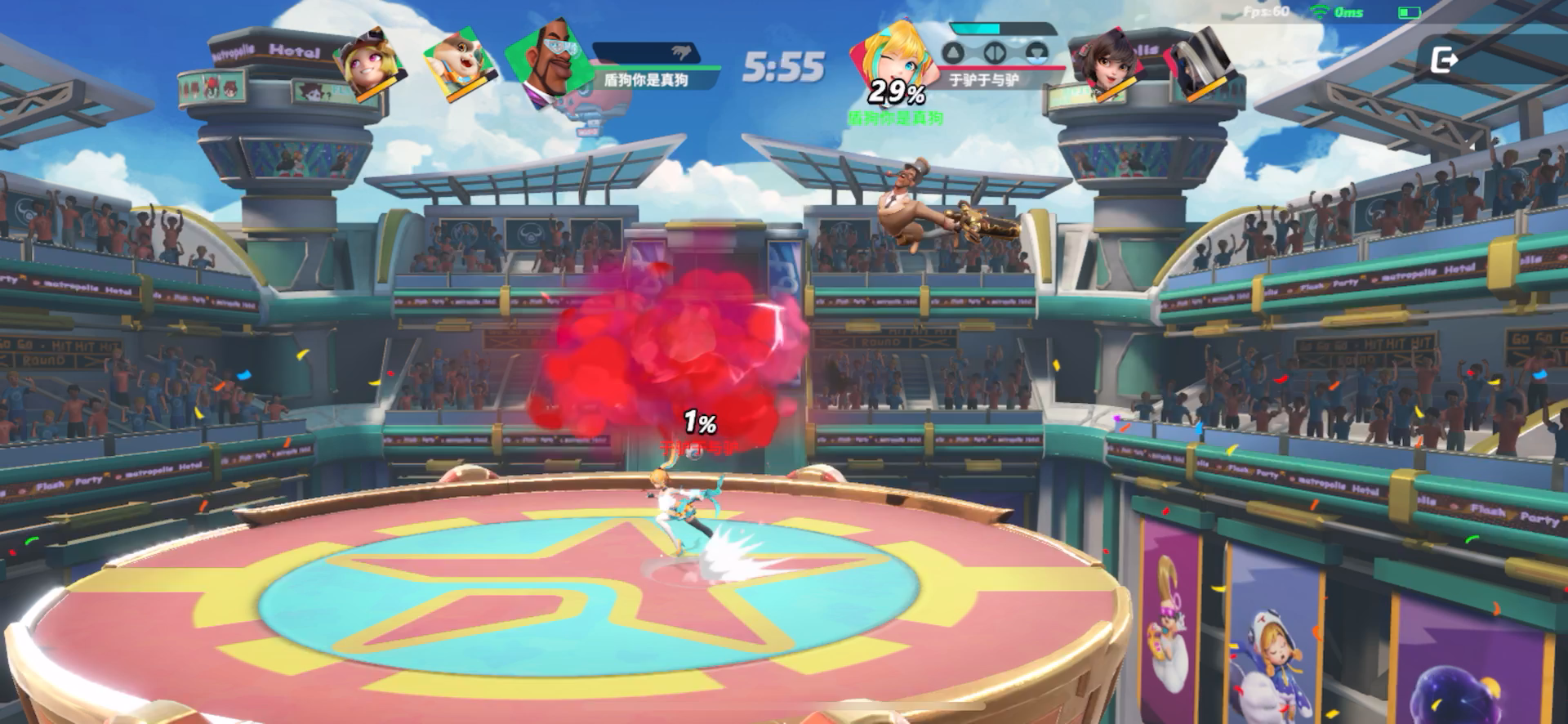The image size is (1568, 724).
Task: Choose the hamster character portrait
Action: [458, 62]
